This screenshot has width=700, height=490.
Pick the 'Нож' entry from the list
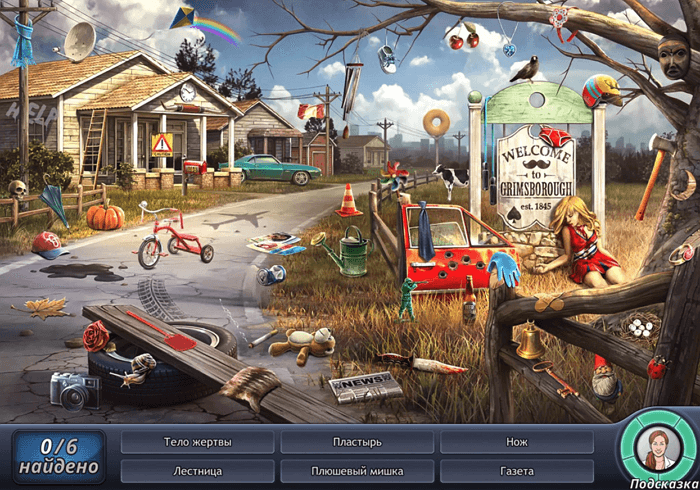point(516,441)
